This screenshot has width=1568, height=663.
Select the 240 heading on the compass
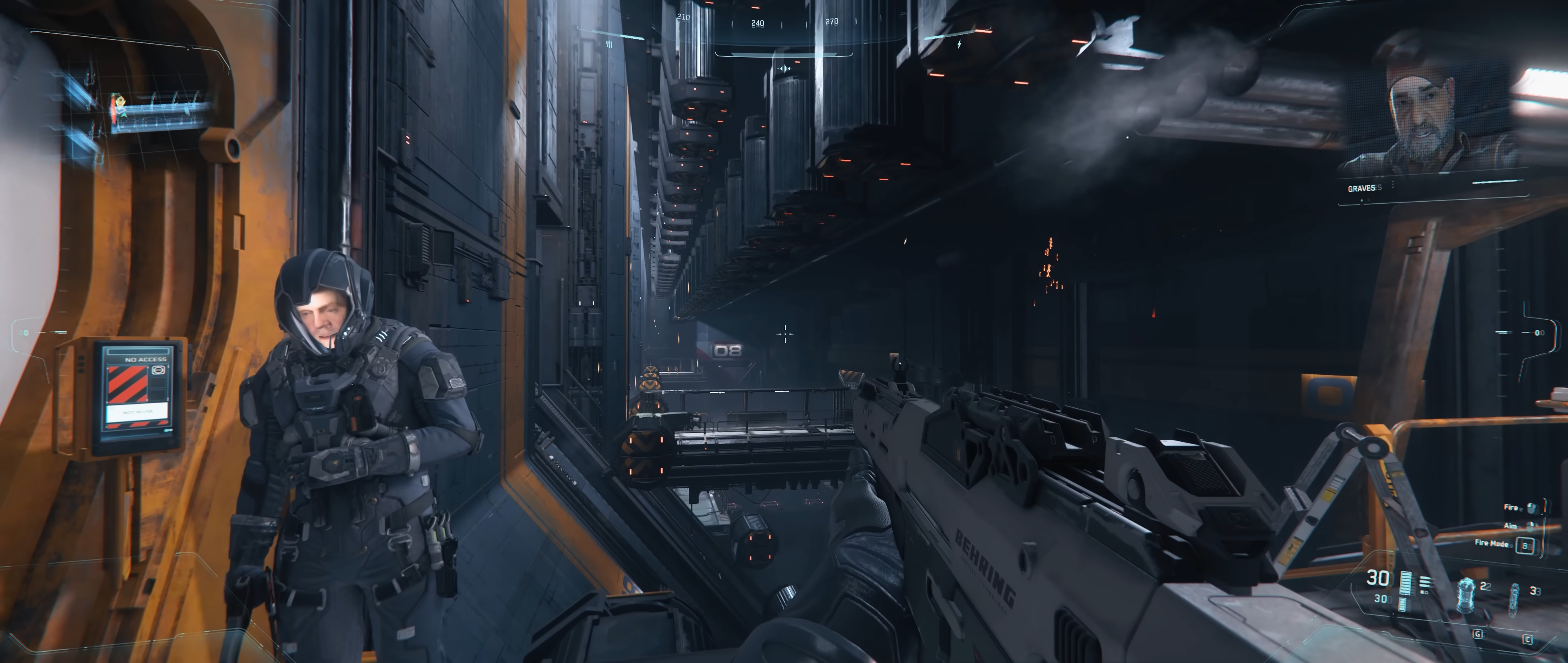pyautogui.click(x=758, y=23)
